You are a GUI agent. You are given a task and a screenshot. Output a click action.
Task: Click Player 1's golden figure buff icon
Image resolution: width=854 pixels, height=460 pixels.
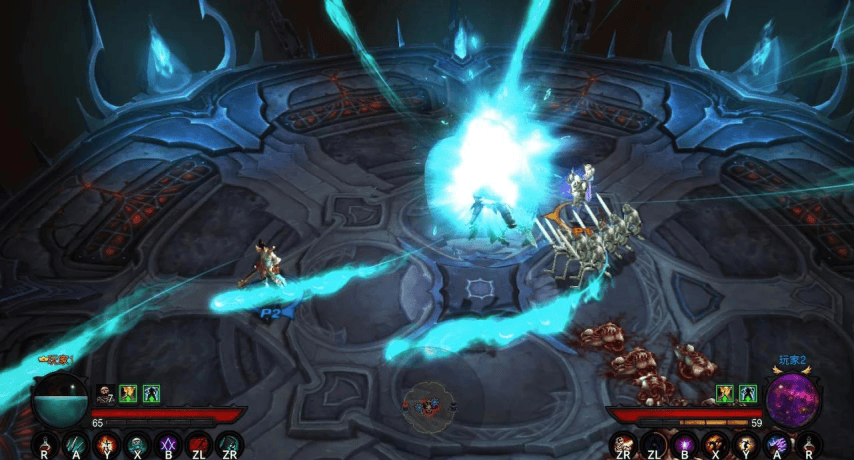128,393
